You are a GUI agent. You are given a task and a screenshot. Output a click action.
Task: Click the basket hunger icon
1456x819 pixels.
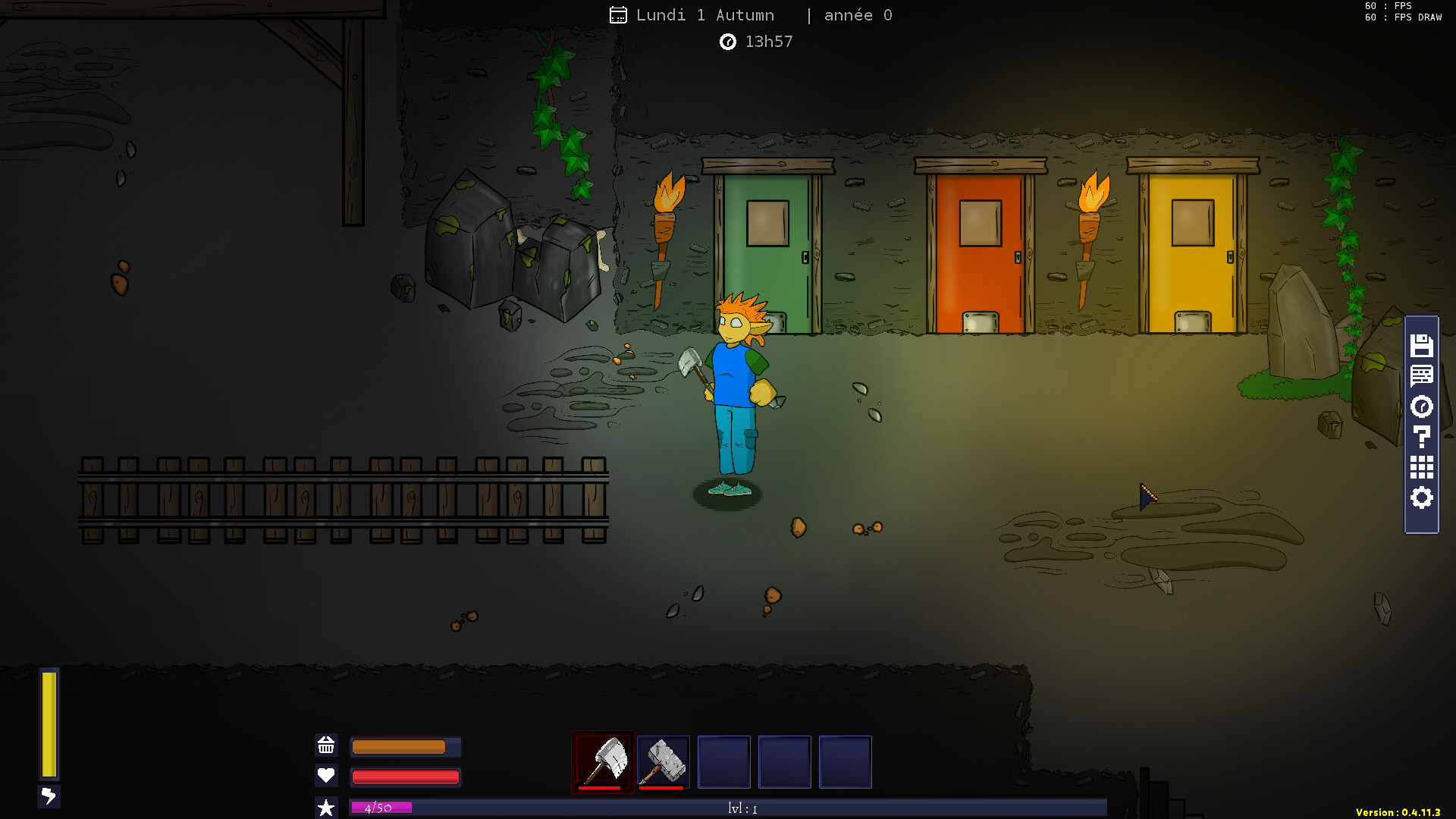tap(326, 746)
